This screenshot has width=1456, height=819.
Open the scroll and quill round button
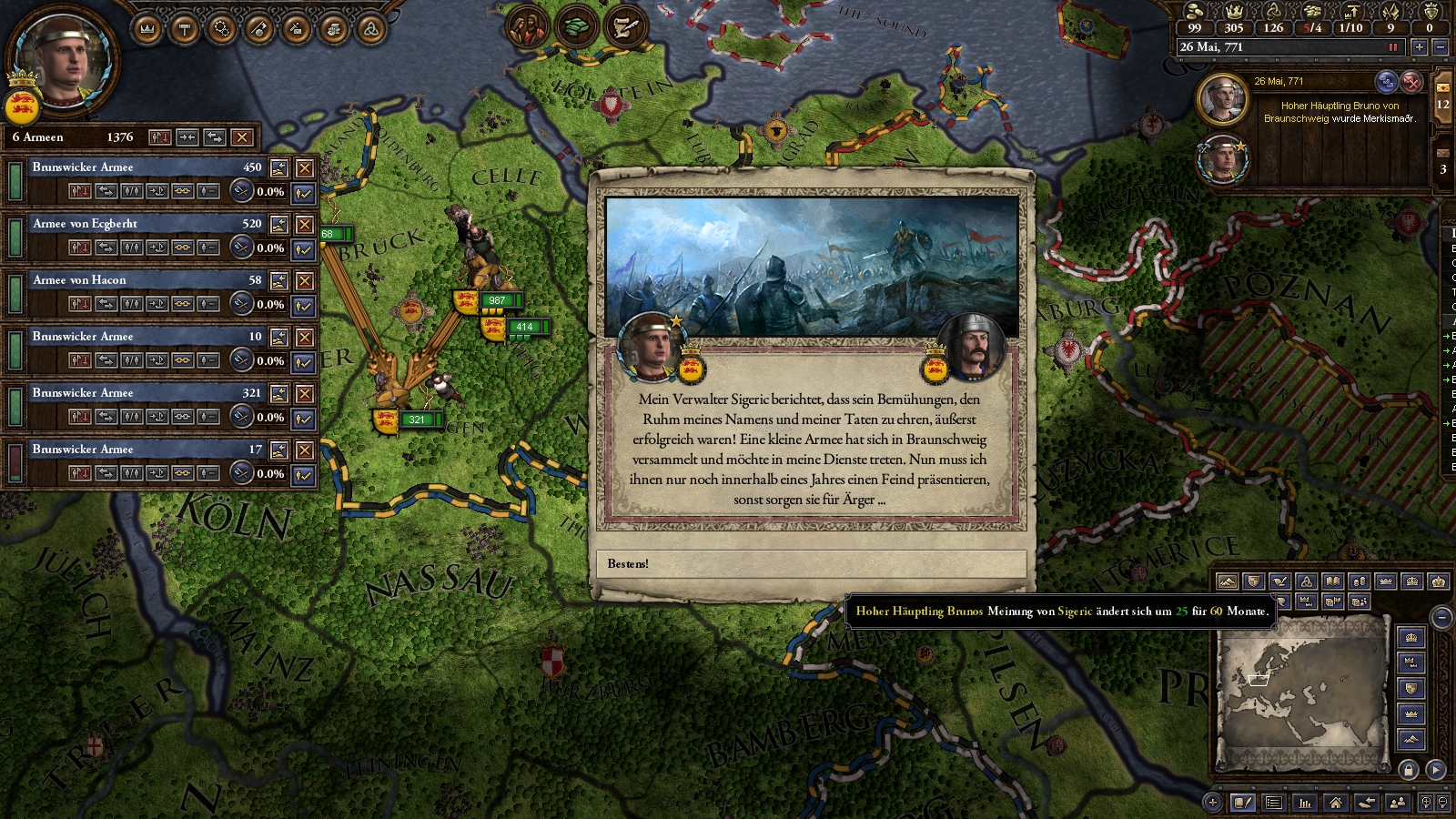pos(624,28)
